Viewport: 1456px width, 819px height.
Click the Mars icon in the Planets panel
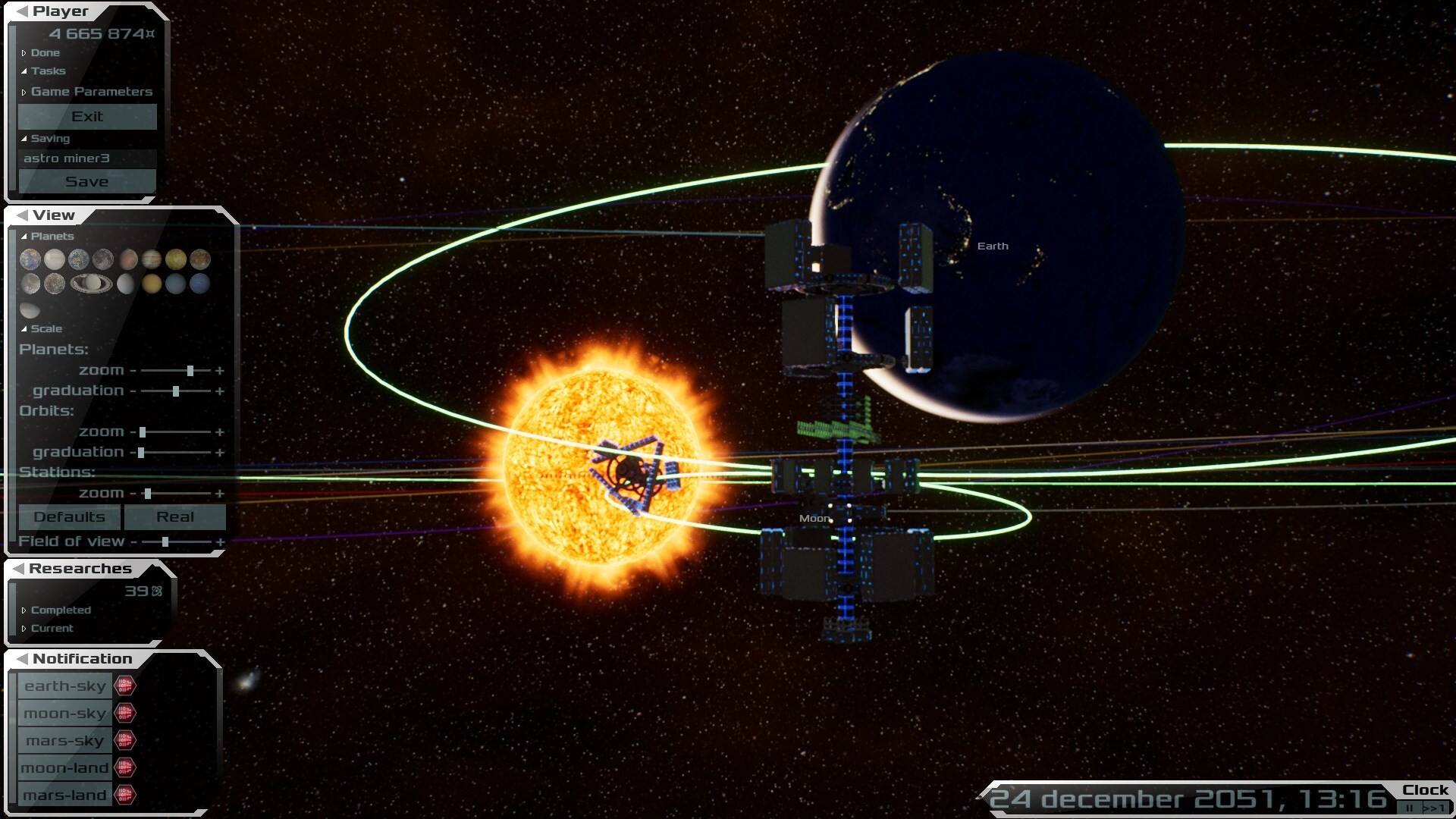129,259
